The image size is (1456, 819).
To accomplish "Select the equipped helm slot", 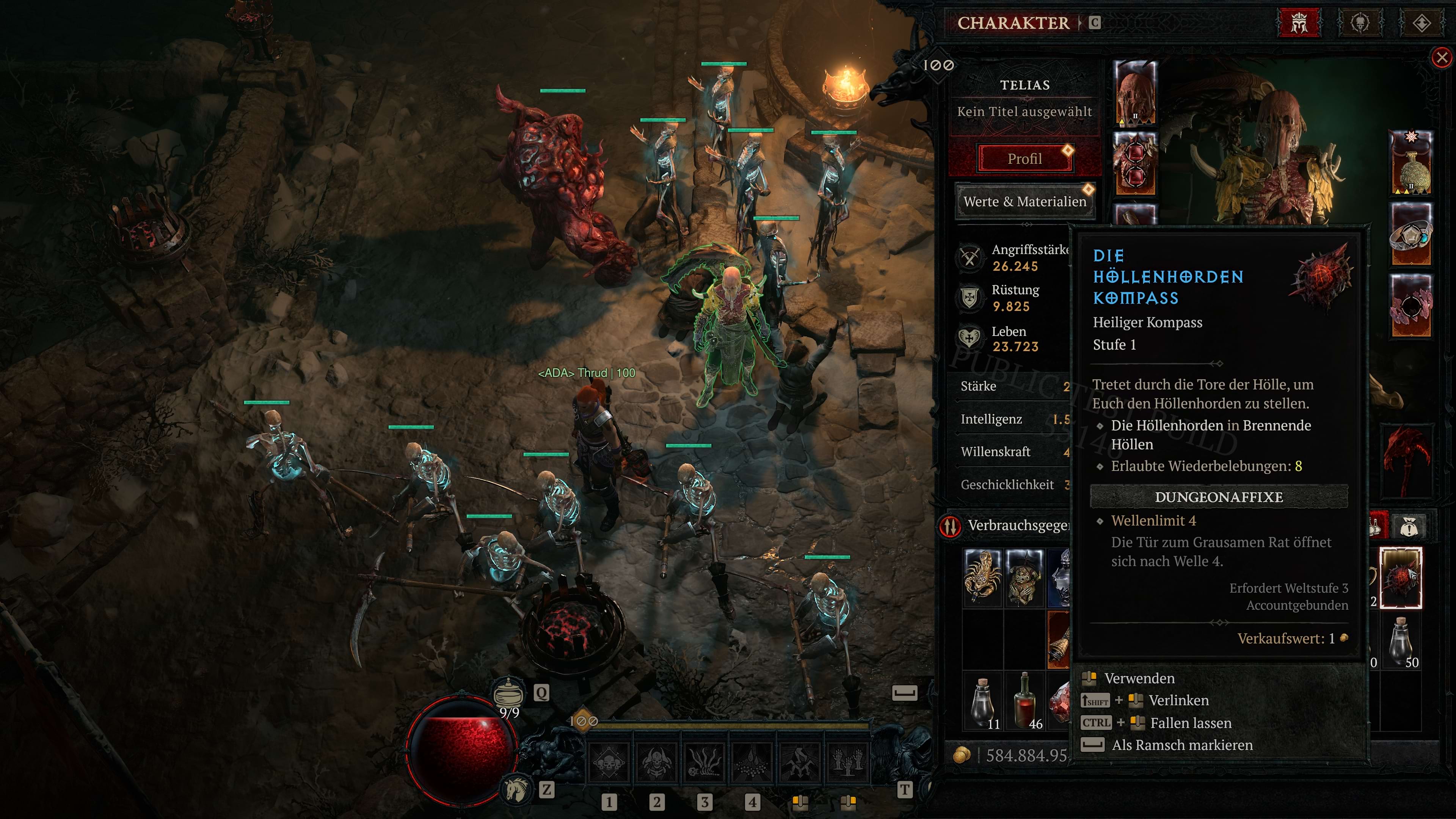I will click(x=1135, y=94).
